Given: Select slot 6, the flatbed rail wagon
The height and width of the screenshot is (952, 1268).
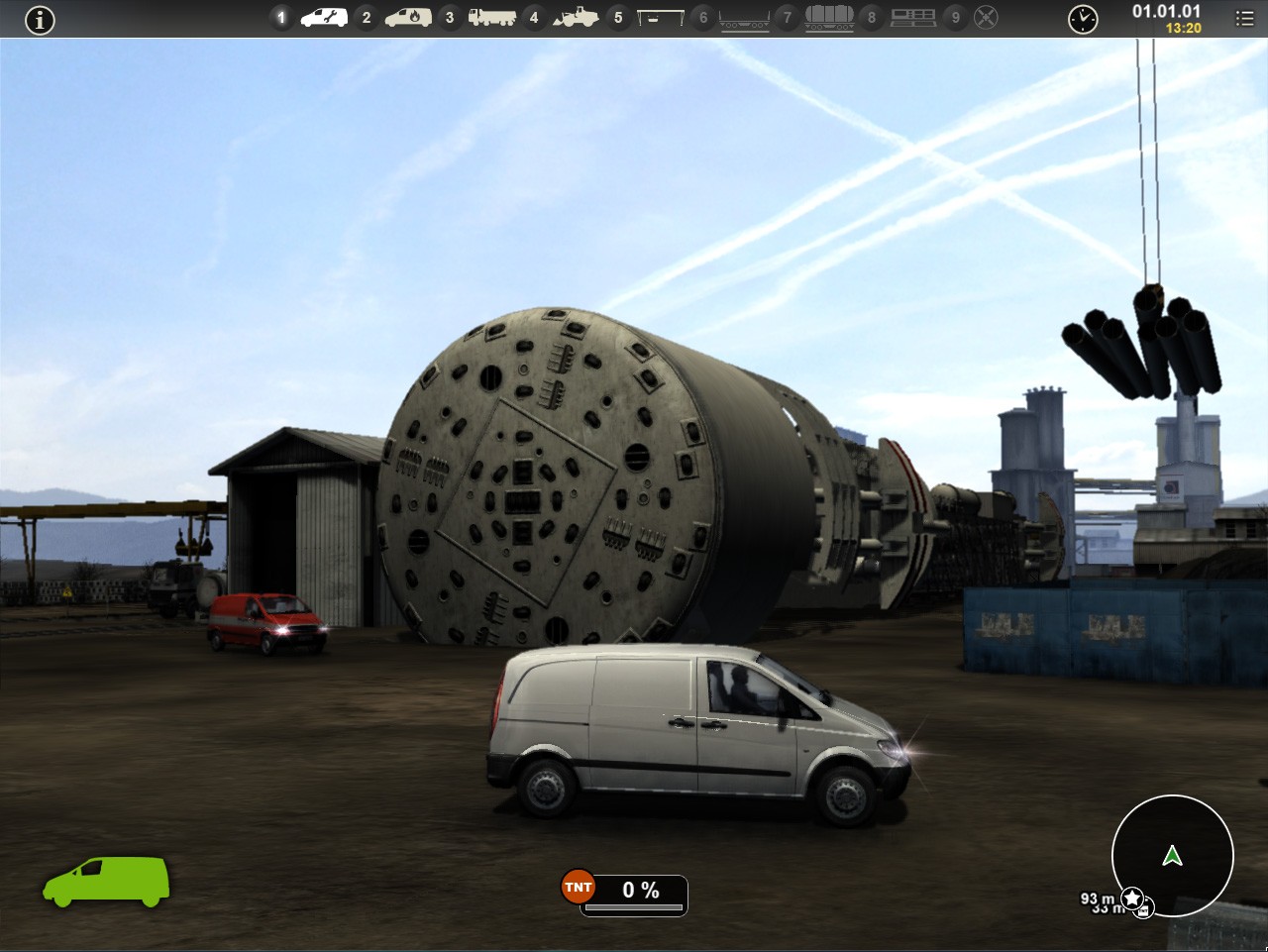Looking at the screenshot, I should (x=744, y=18).
